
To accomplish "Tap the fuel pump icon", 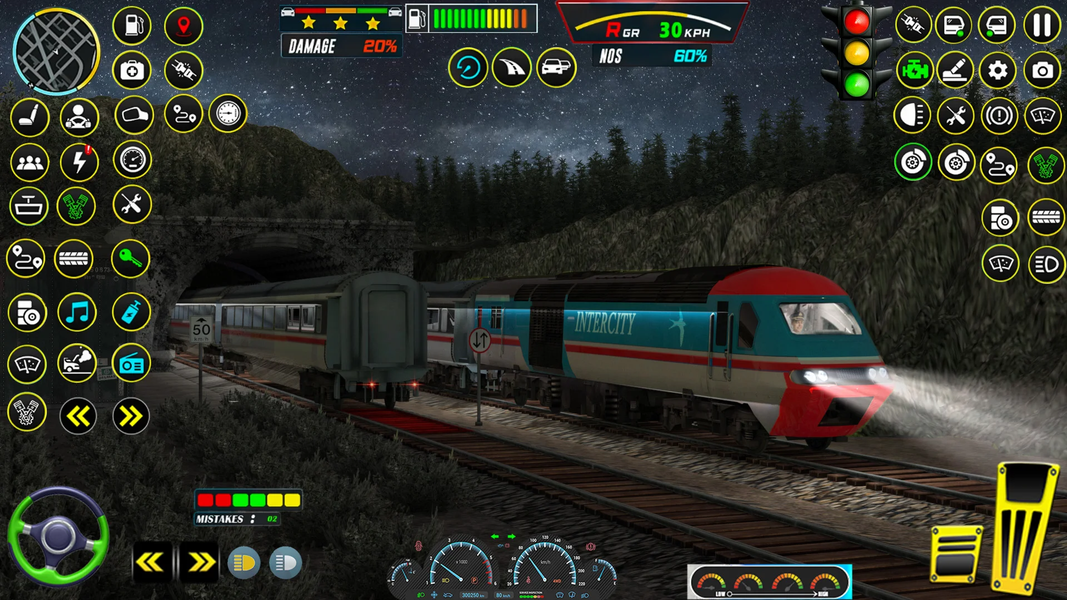I will [132, 26].
